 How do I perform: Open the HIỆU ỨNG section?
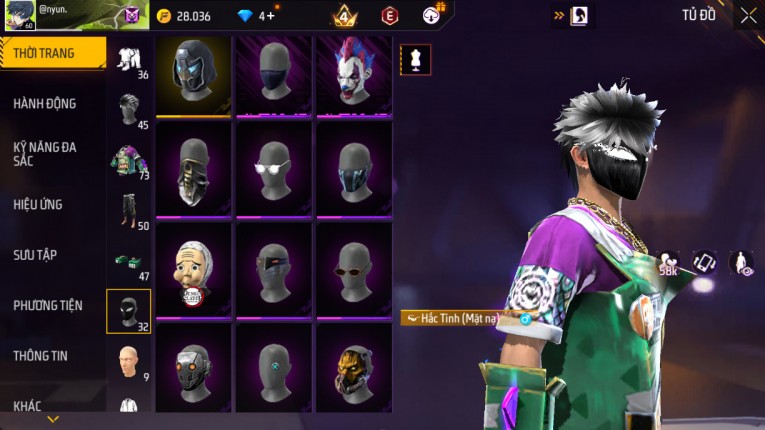(x=38, y=204)
